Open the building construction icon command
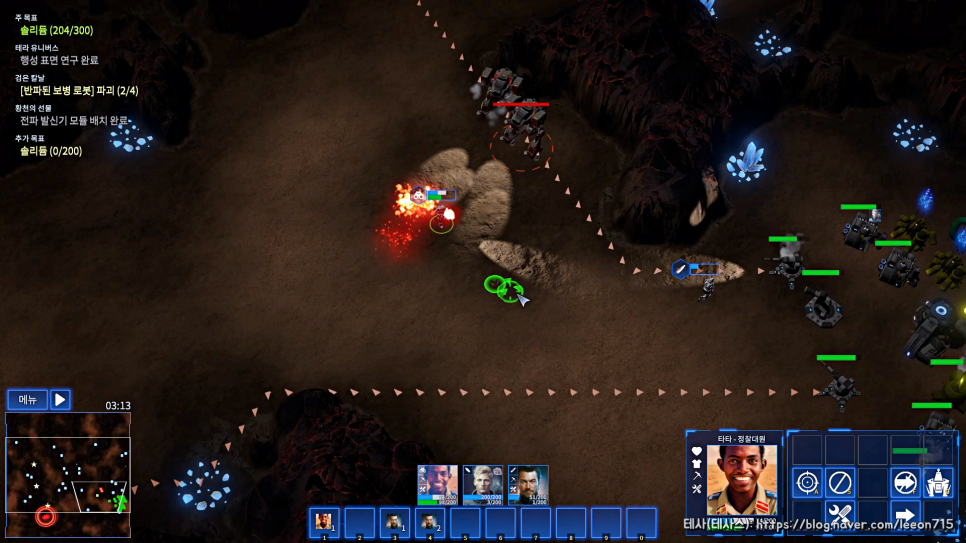This screenshot has width=966, height=543. 938,483
